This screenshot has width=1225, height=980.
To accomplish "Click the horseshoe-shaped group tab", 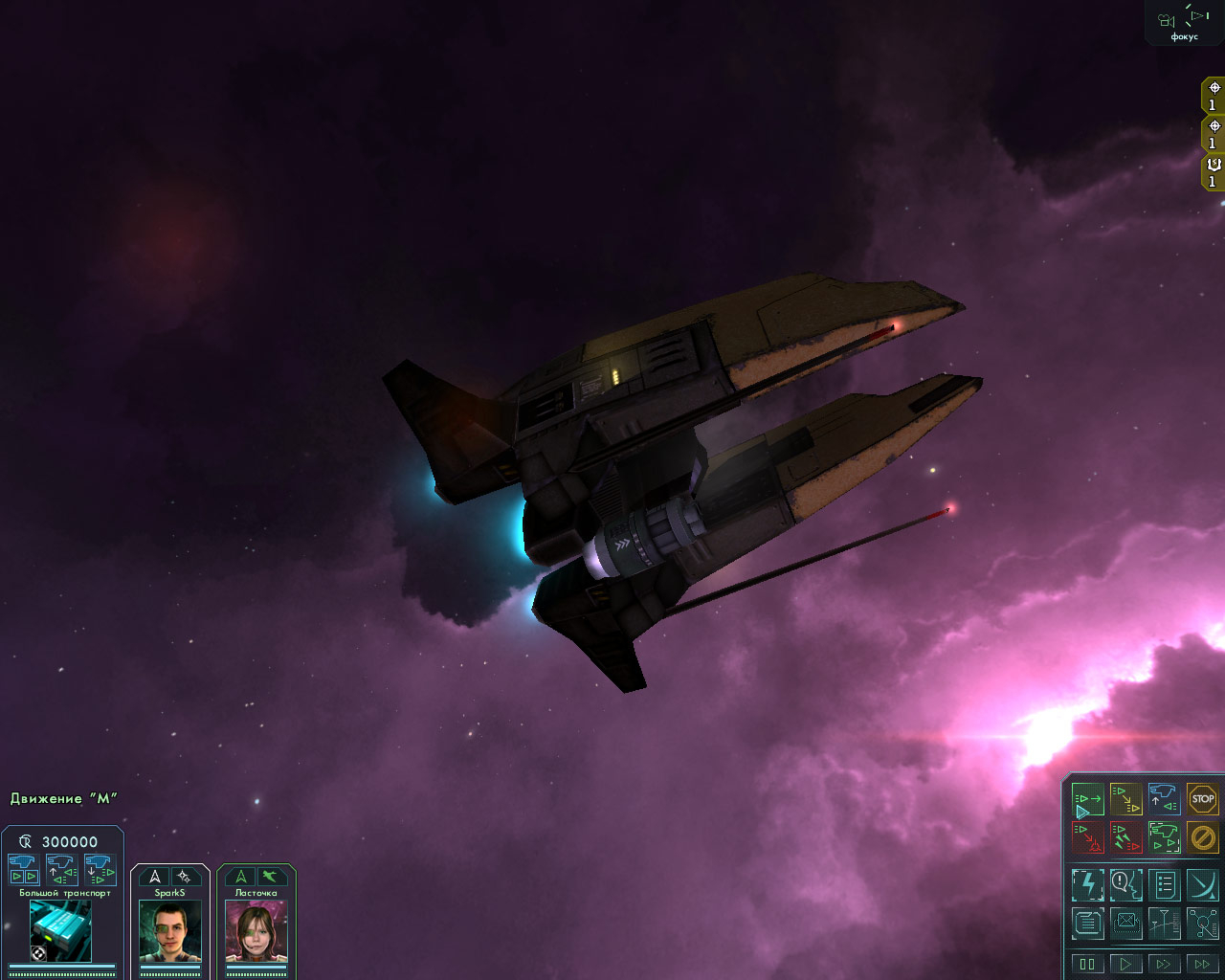I will pyautogui.click(x=1214, y=171).
